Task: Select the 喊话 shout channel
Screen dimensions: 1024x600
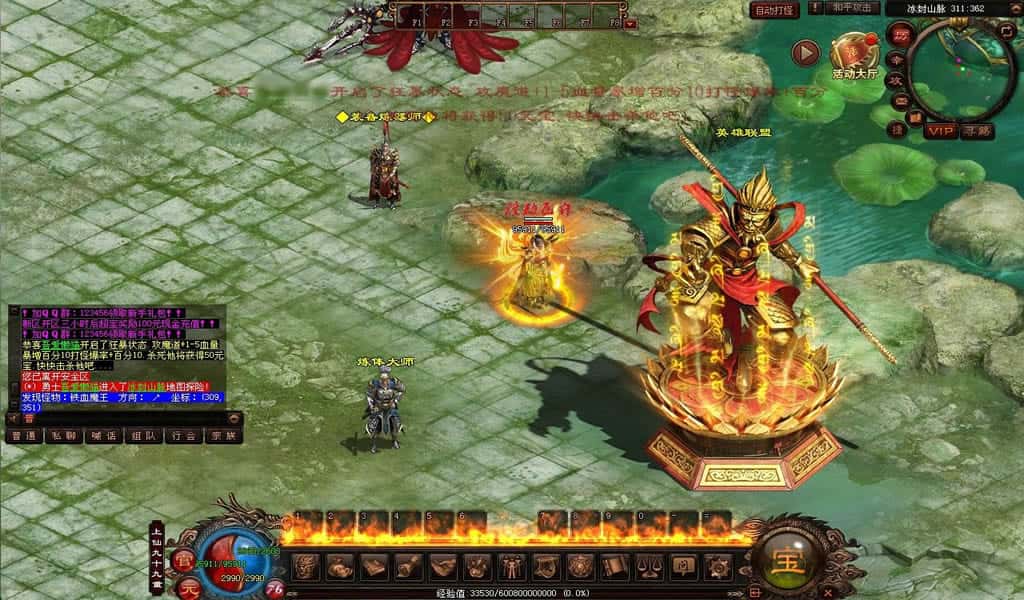Action: coord(103,436)
